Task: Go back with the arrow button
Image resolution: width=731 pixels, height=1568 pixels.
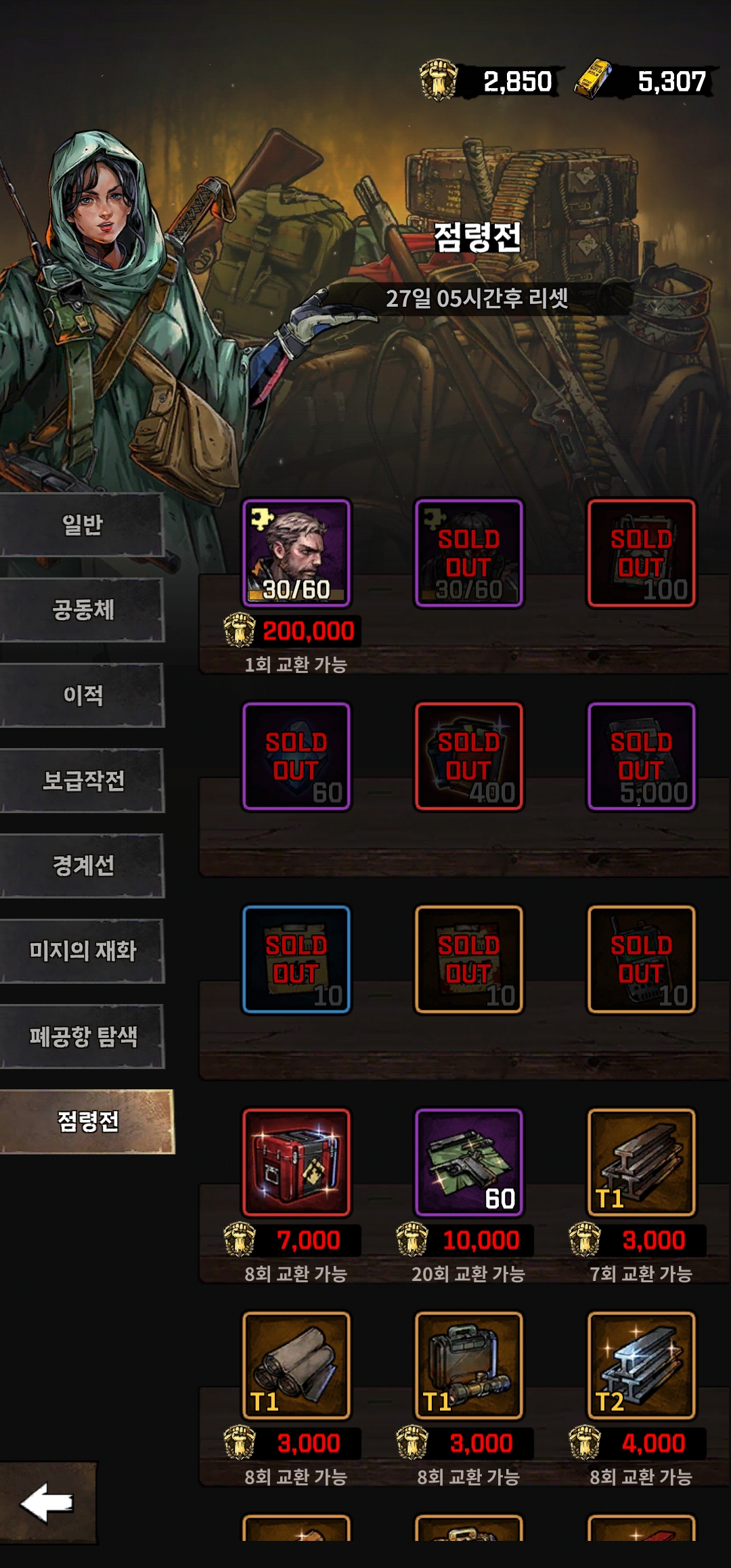Action: [x=47, y=1503]
